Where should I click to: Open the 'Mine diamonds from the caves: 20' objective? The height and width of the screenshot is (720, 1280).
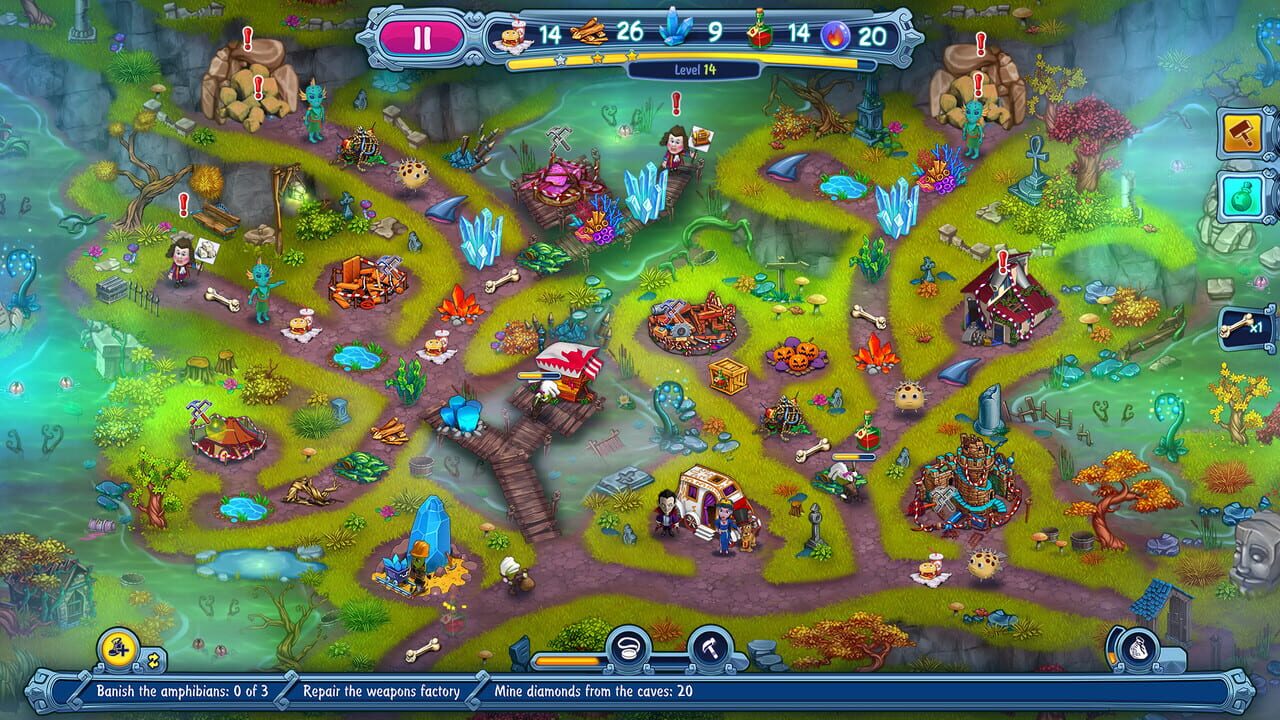click(x=590, y=689)
